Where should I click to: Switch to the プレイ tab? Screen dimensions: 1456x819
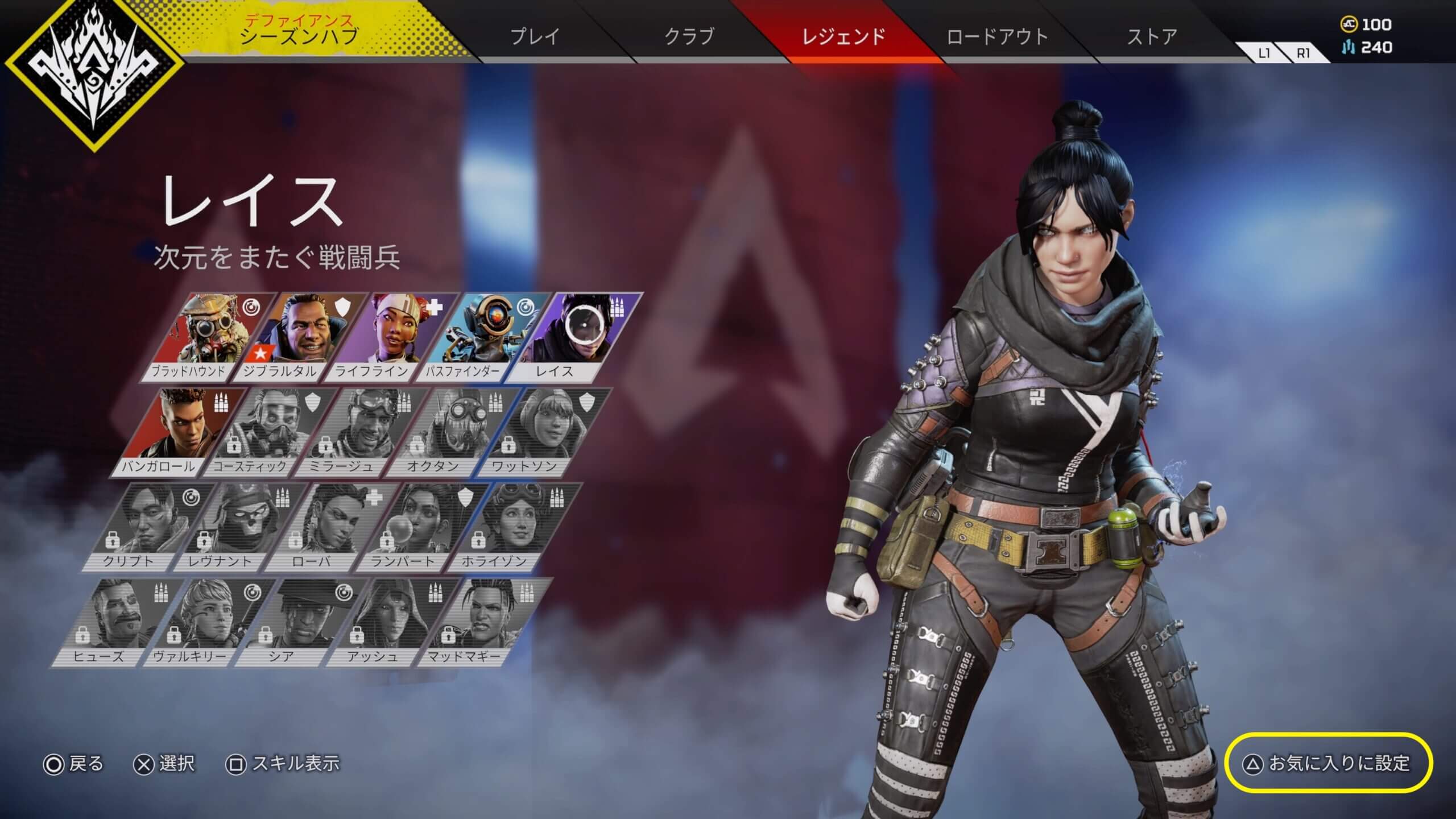click(535, 36)
